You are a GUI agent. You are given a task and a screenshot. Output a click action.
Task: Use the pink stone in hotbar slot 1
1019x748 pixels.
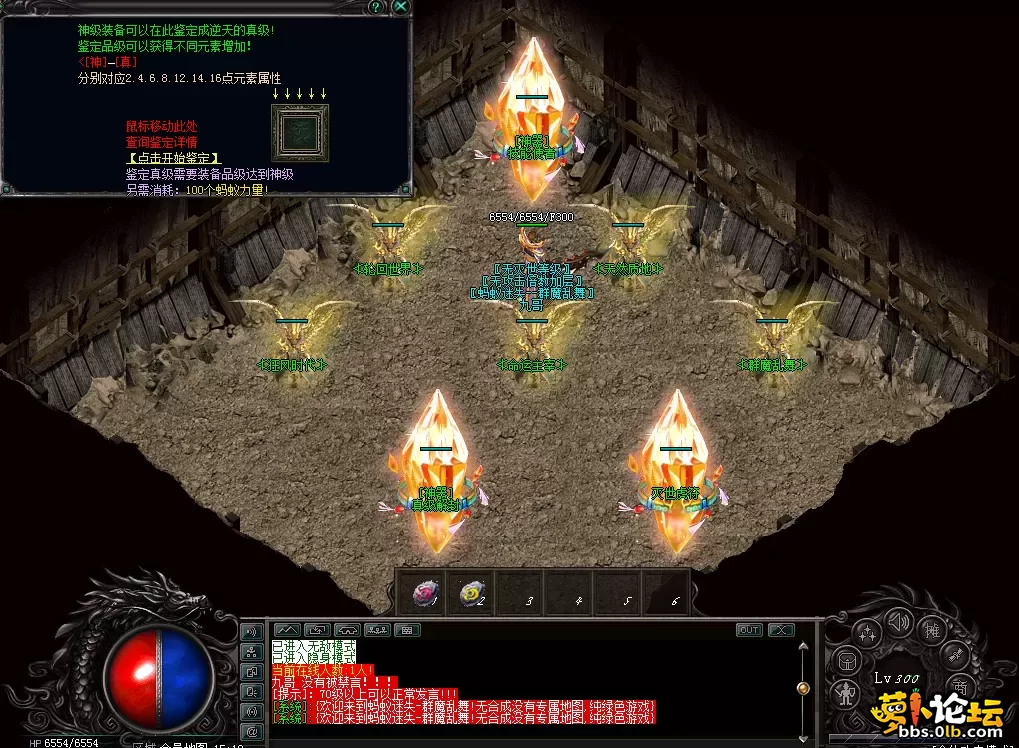(x=425, y=595)
